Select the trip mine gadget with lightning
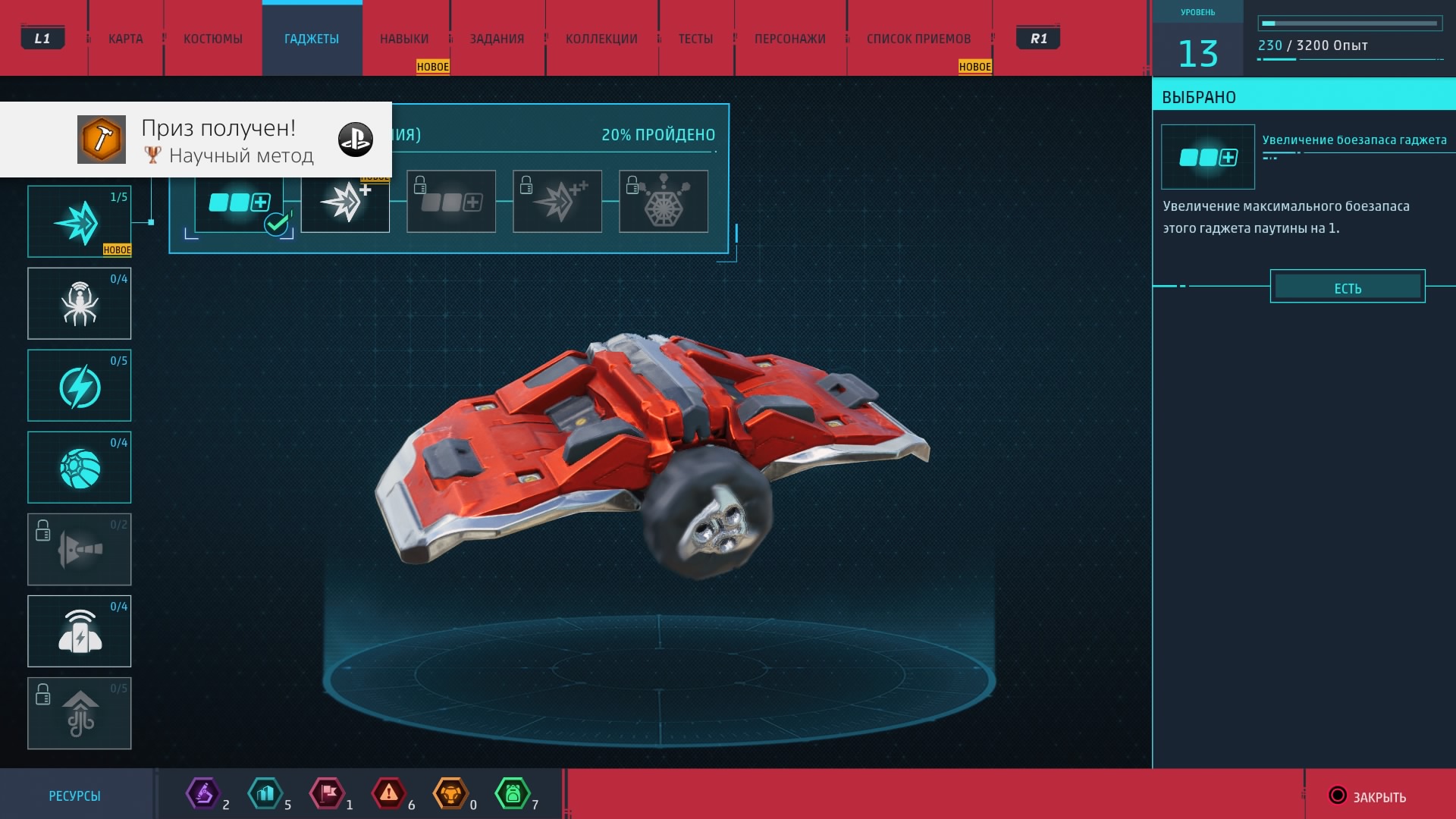1456x819 pixels. tap(80, 631)
